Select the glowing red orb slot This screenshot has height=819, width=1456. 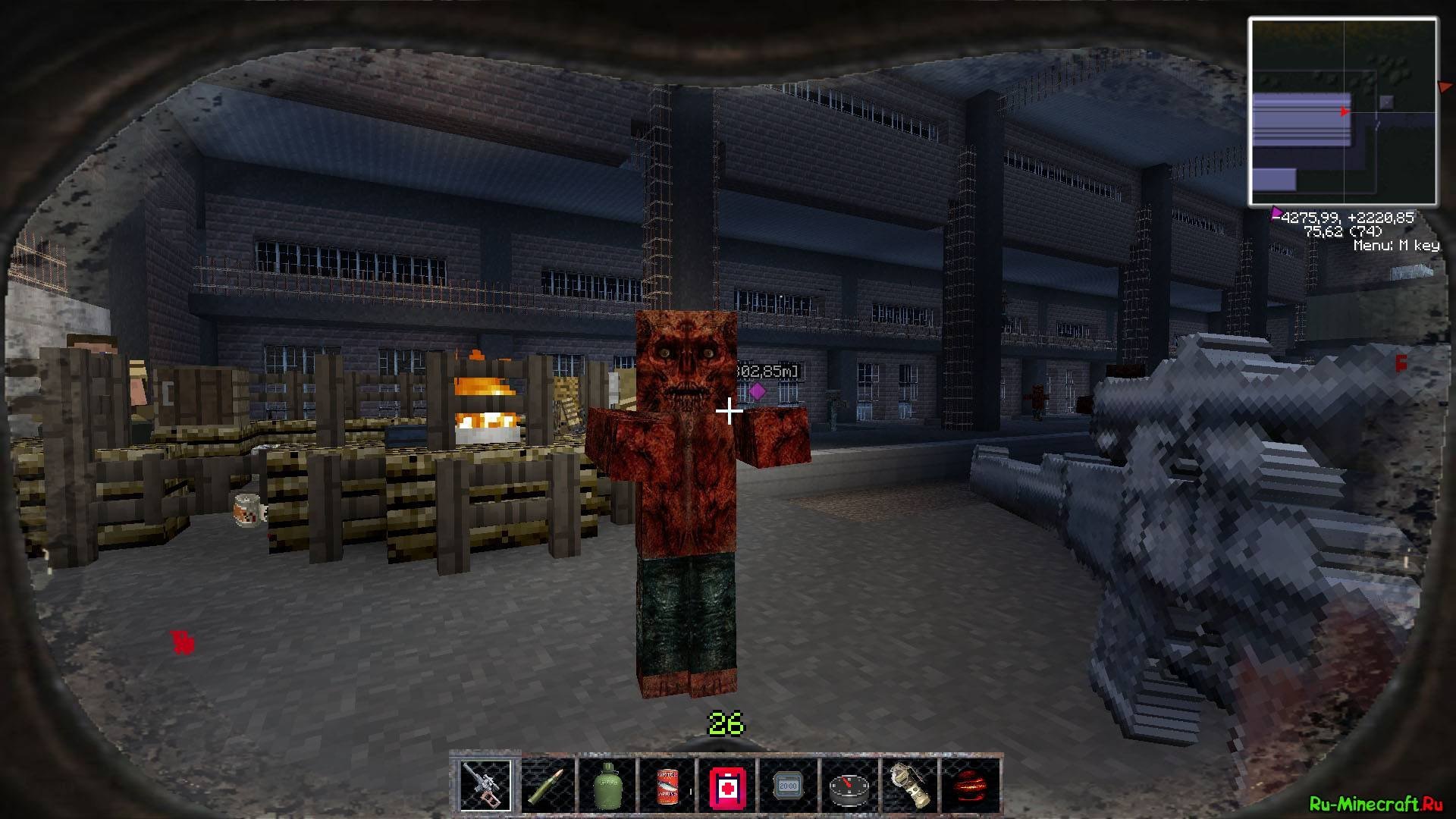970,786
